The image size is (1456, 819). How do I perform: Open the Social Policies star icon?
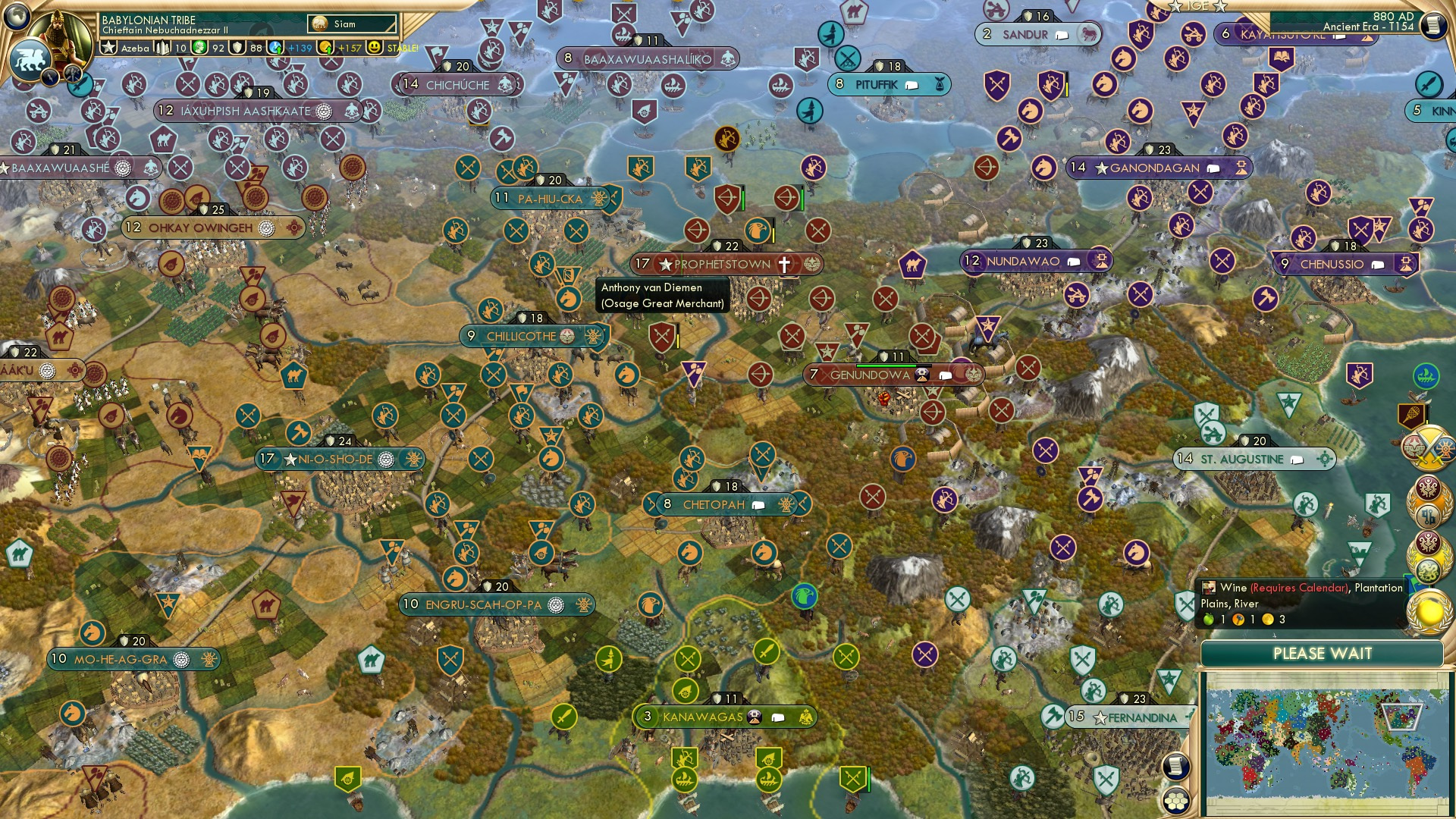point(108,47)
